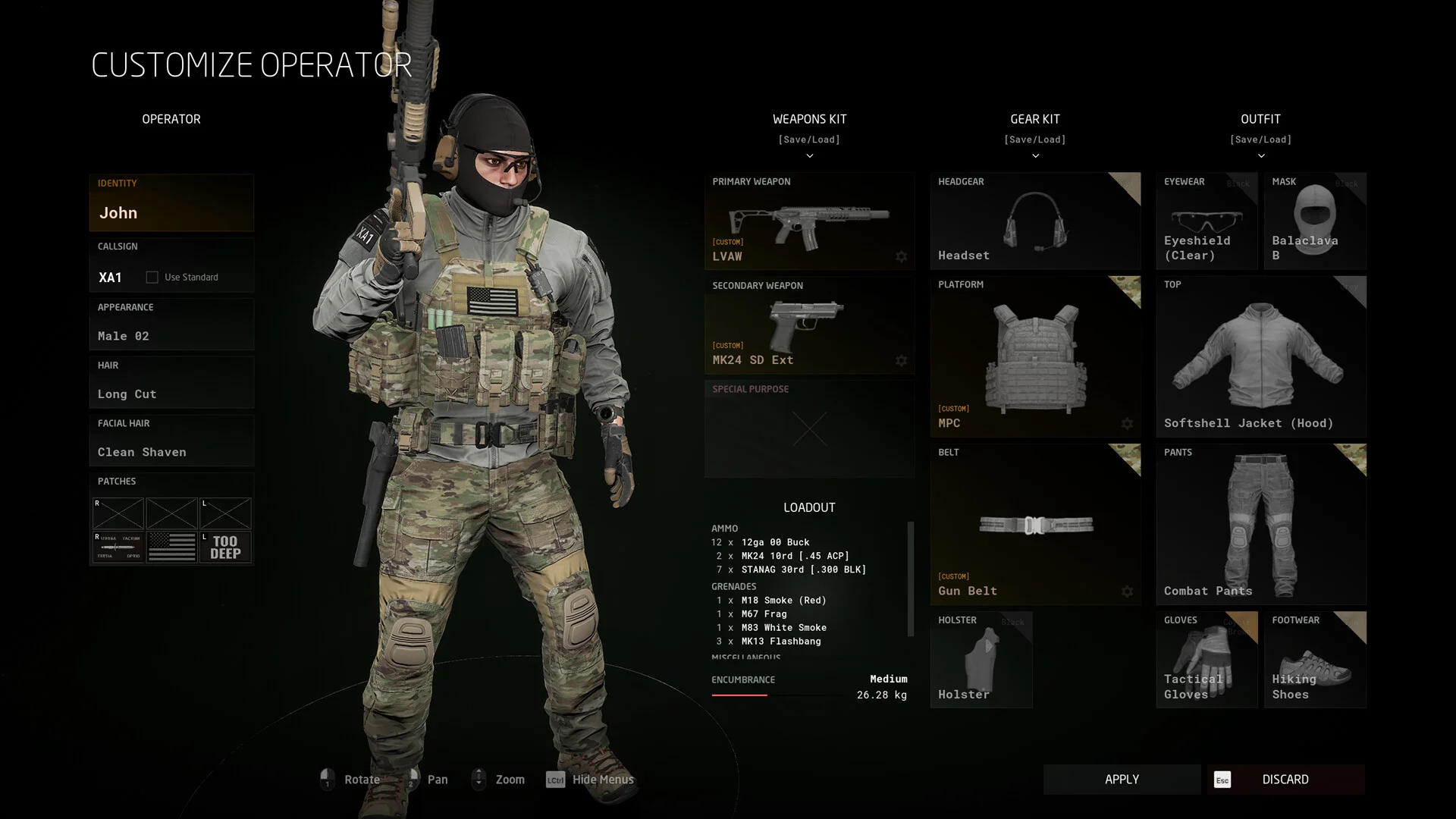Change the Eyeshield (Clear) eyewear
The width and height of the screenshot is (1456, 819).
pyautogui.click(x=1207, y=221)
